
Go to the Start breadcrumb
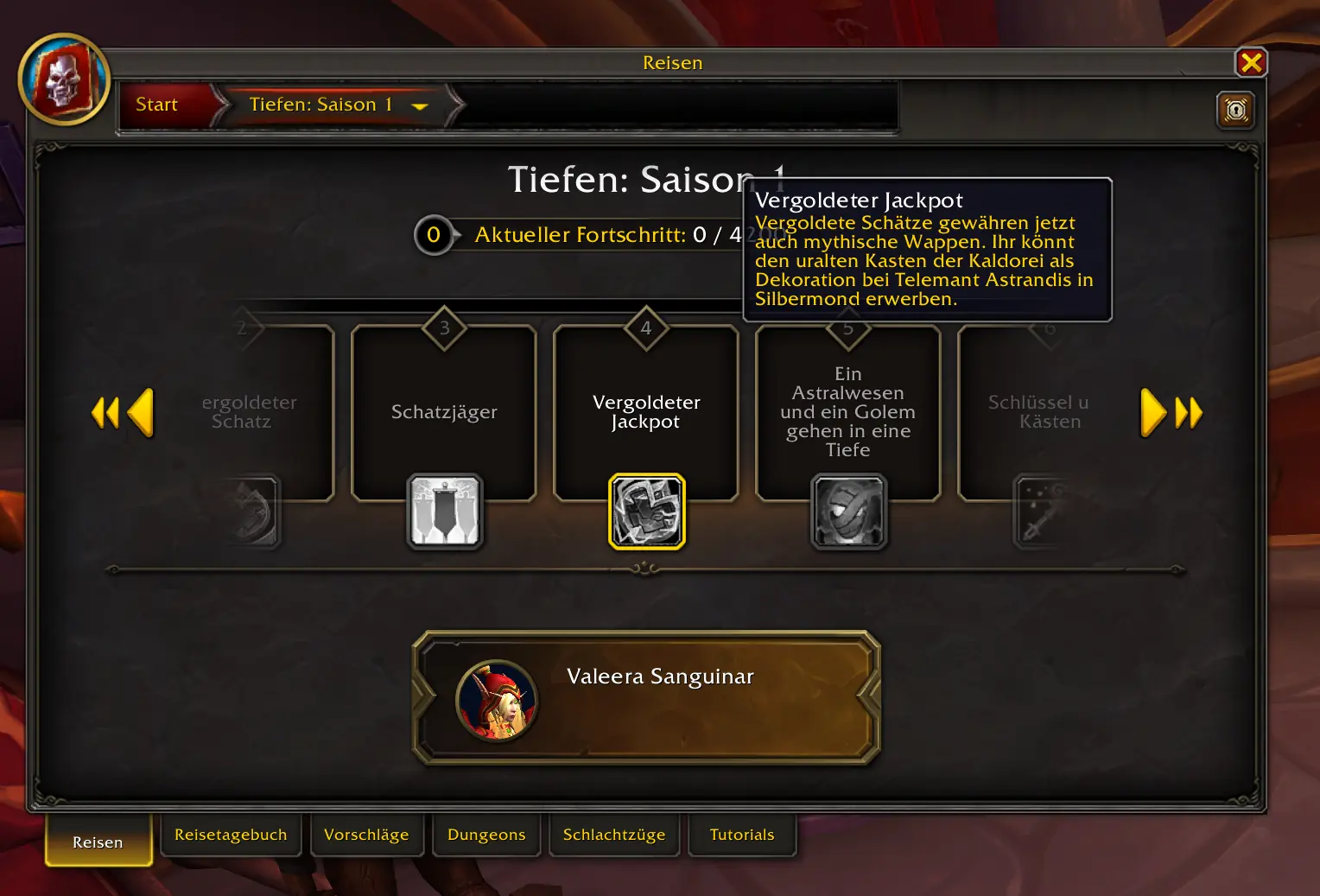pos(157,105)
